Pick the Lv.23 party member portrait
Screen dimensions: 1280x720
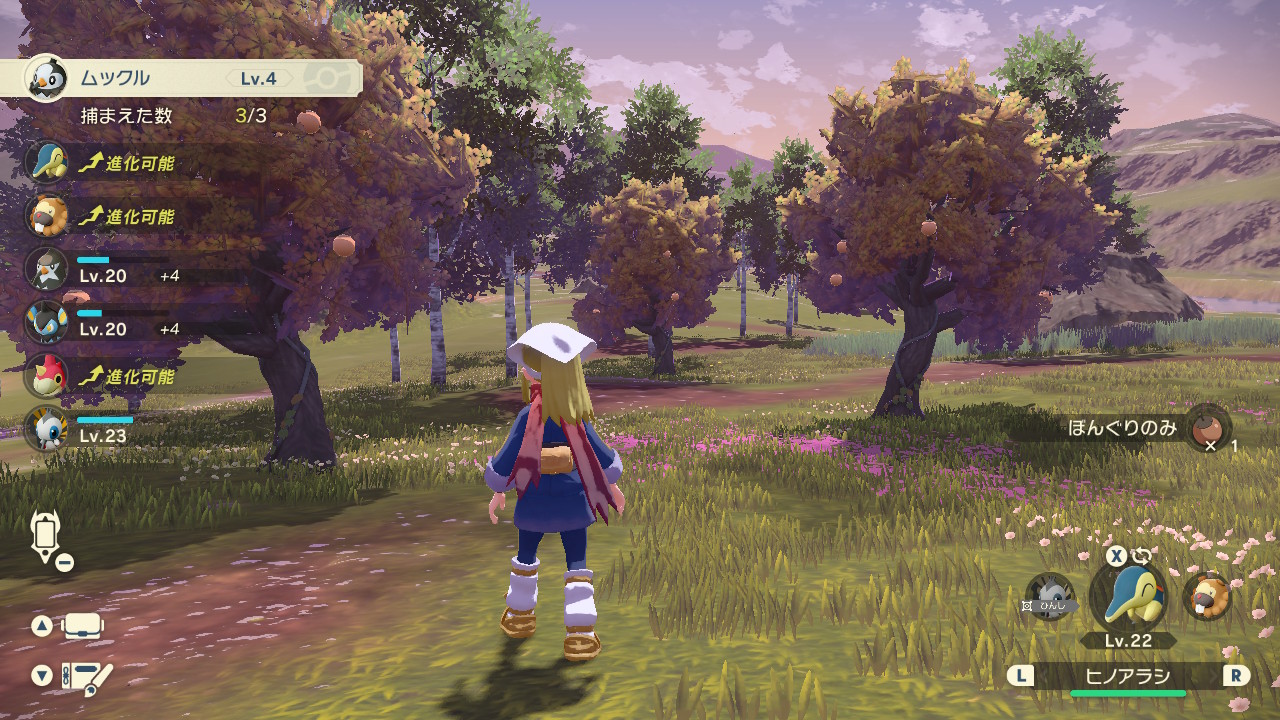click(47, 429)
